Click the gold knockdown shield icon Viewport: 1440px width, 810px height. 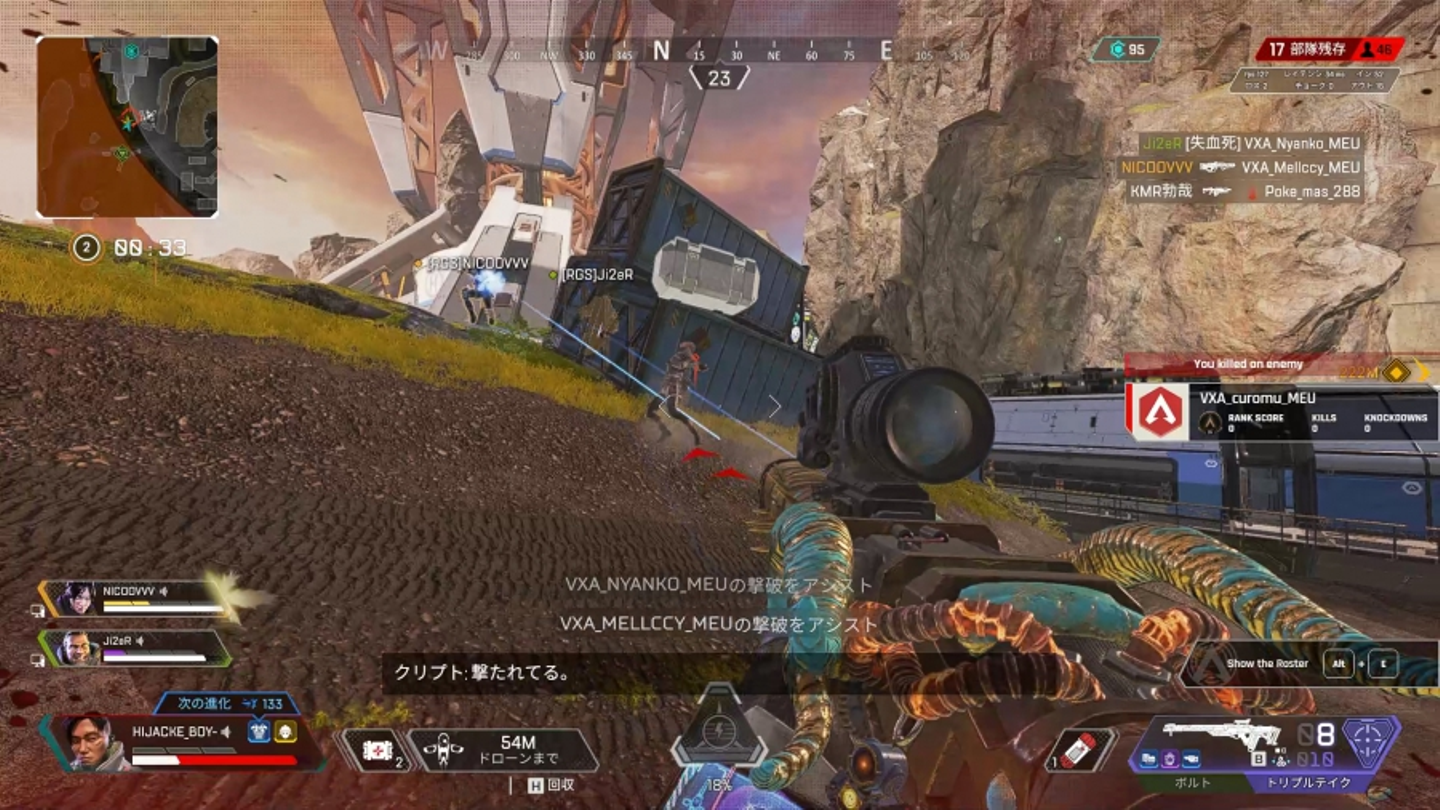(286, 731)
